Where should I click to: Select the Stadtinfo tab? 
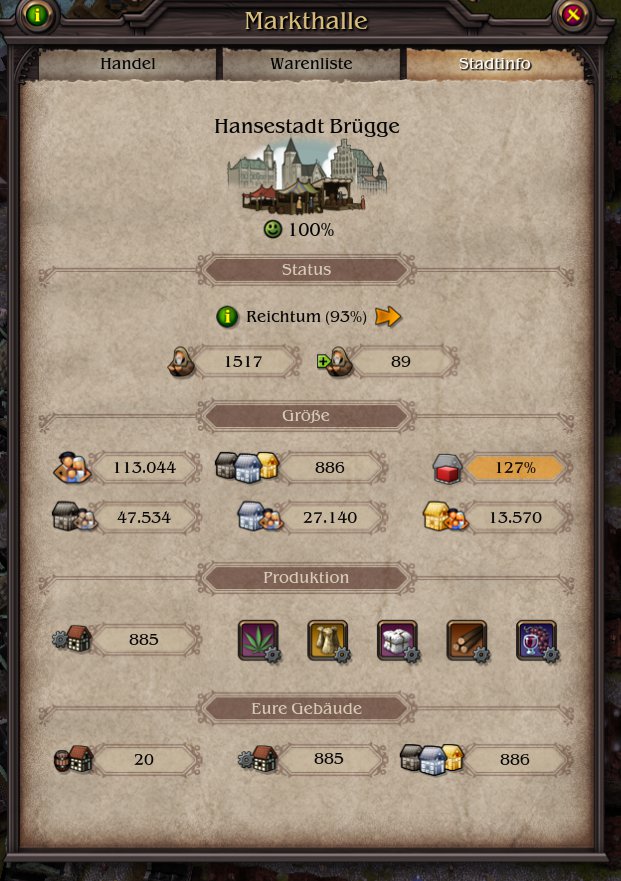click(494, 64)
